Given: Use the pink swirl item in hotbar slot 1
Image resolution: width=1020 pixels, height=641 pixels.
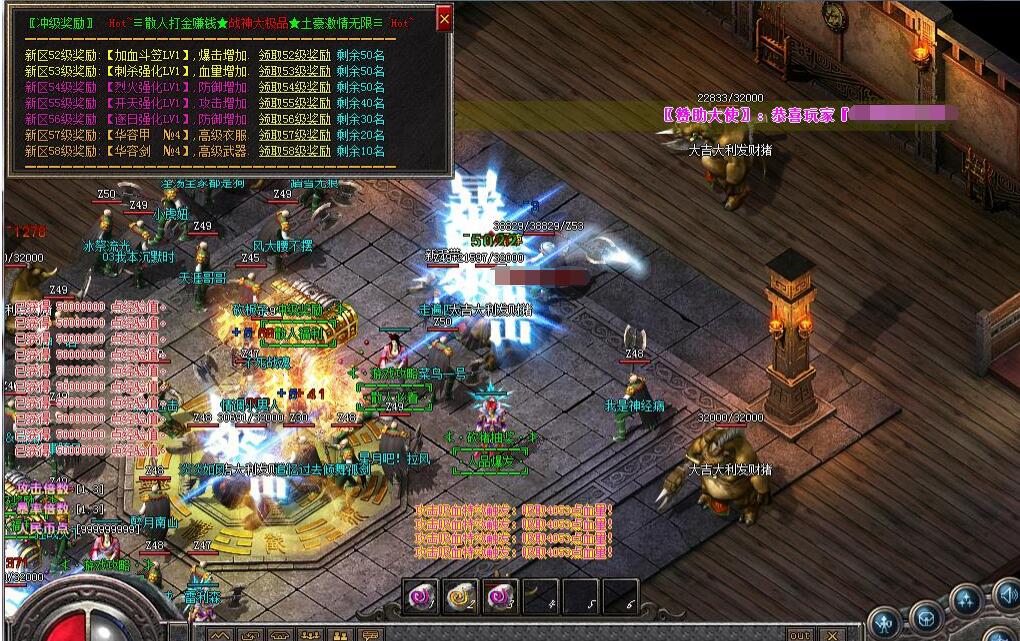Looking at the screenshot, I should click(x=420, y=596).
